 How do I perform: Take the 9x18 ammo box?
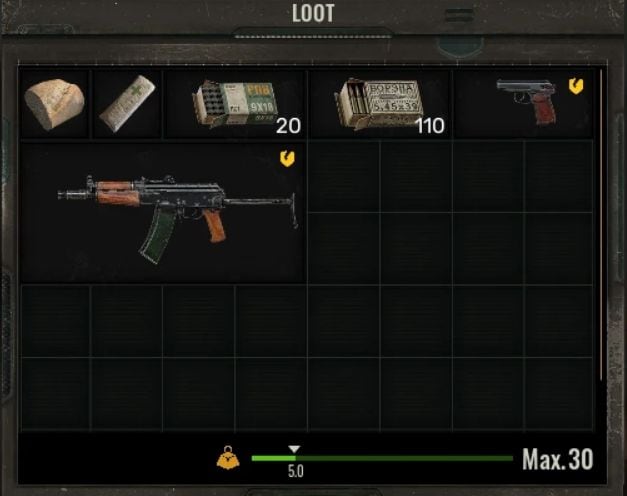tap(233, 104)
